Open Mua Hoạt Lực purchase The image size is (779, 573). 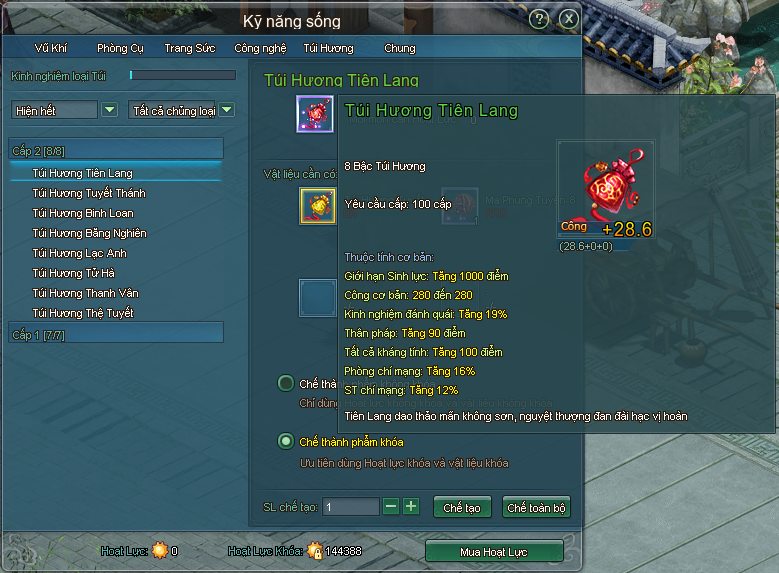click(x=494, y=551)
